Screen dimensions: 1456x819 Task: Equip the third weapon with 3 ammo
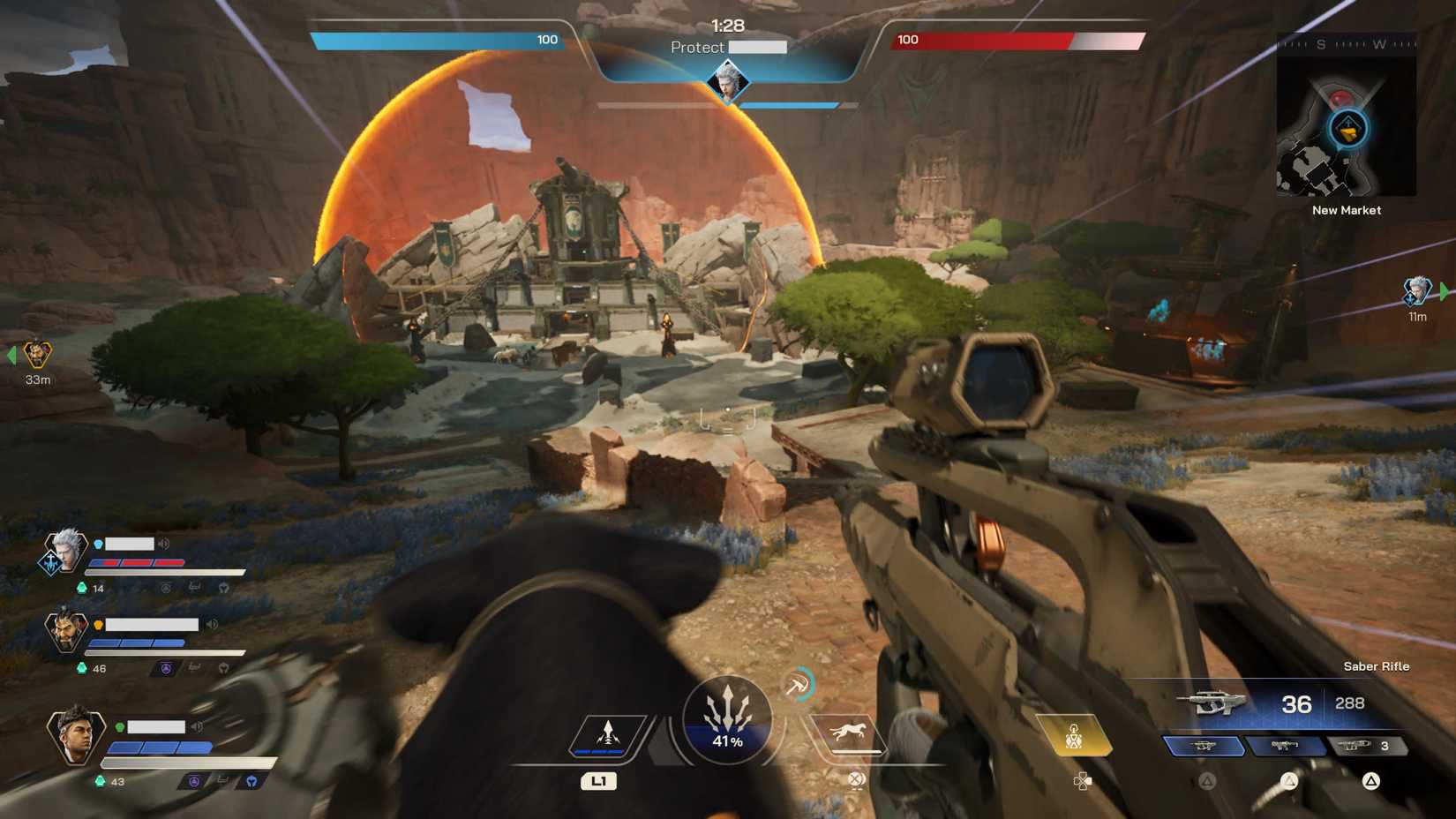[x=1365, y=747]
